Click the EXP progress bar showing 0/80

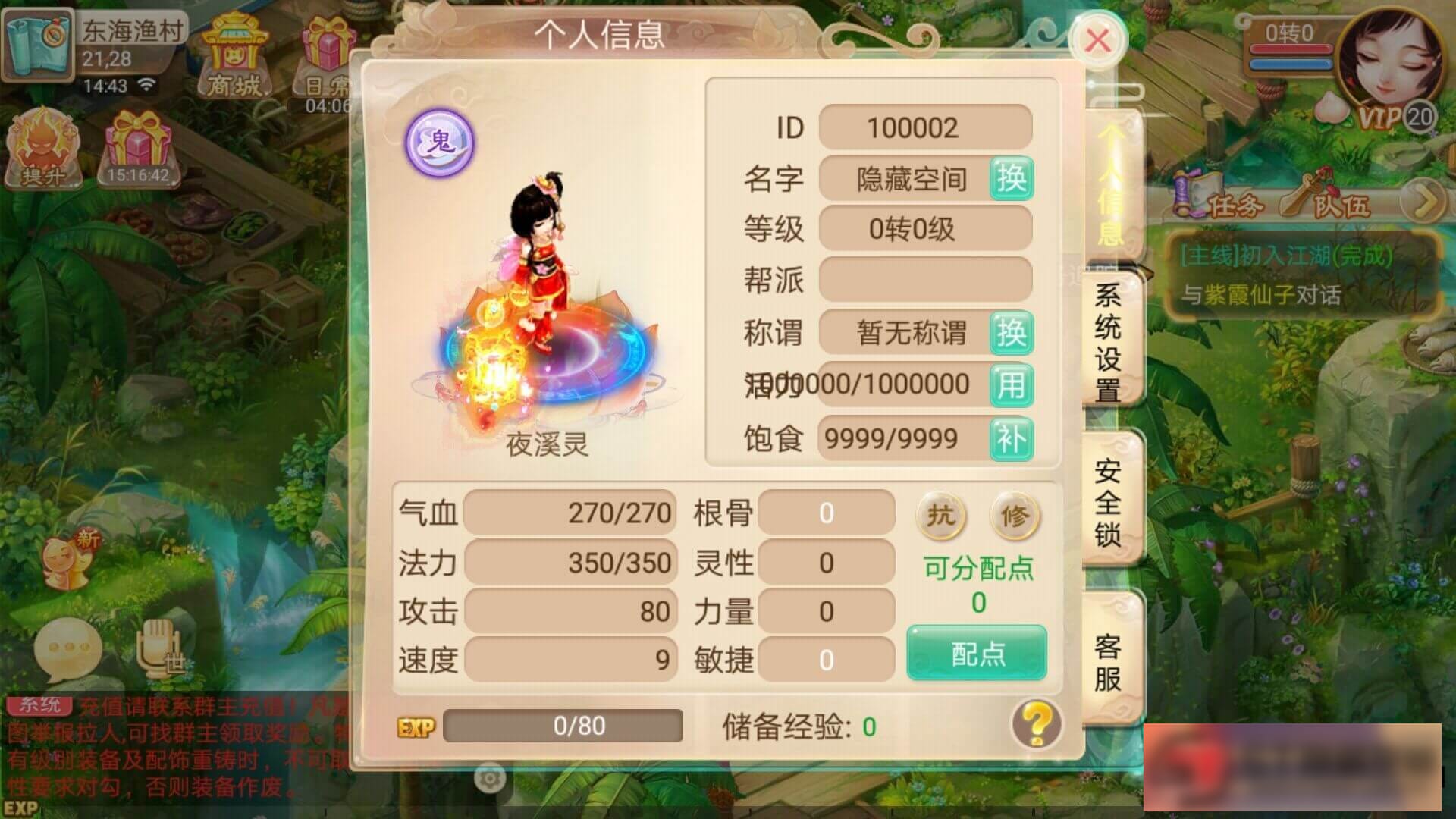565,726
